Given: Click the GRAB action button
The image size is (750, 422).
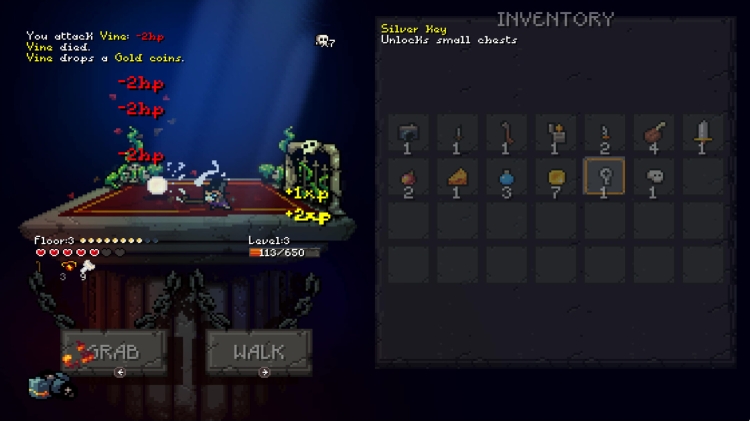Looking at the screenshot, I should 100,352.
